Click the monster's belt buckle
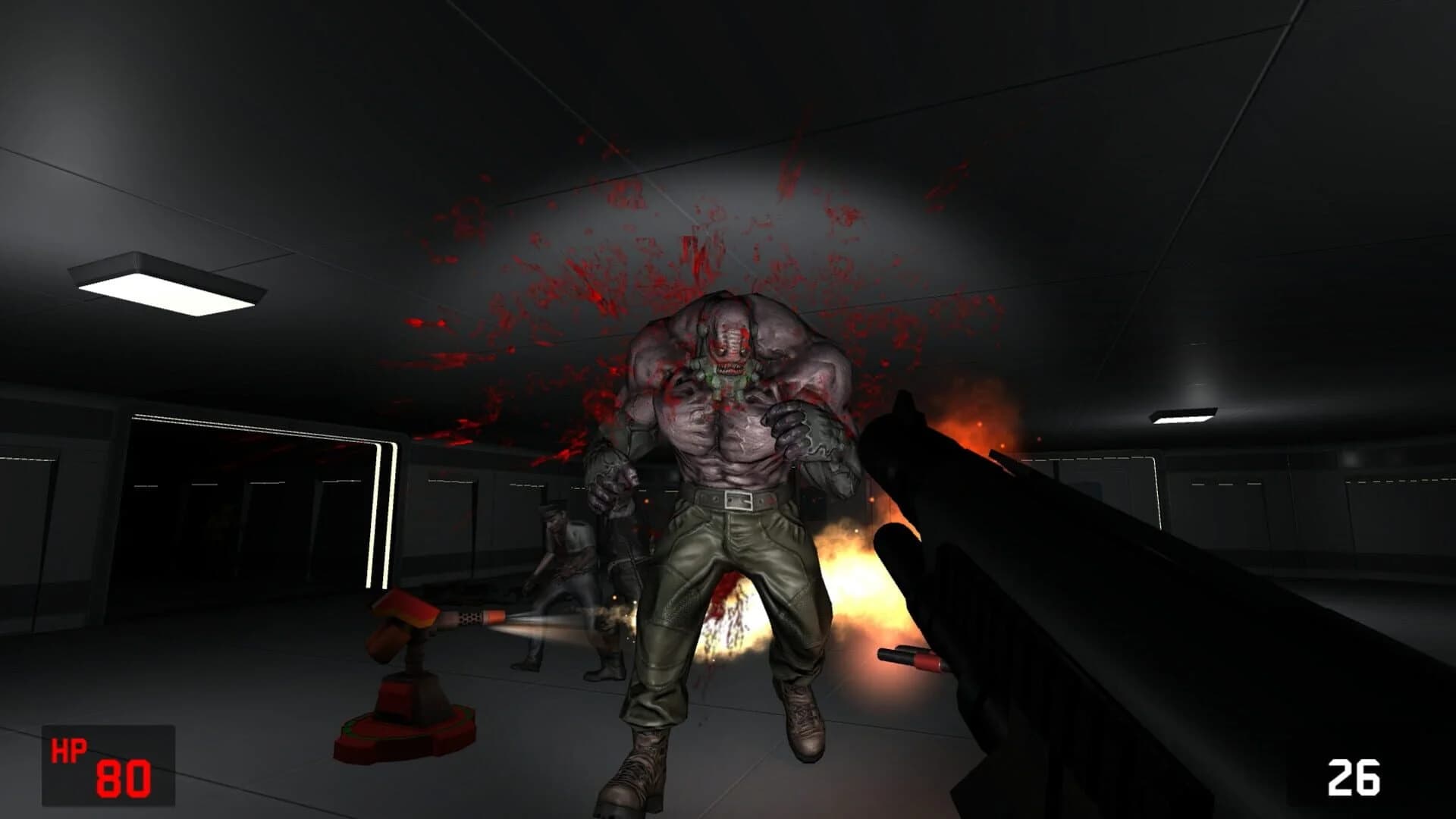Image resolution: width=1456 pixels, height=819 pixels. coord(737,501)
